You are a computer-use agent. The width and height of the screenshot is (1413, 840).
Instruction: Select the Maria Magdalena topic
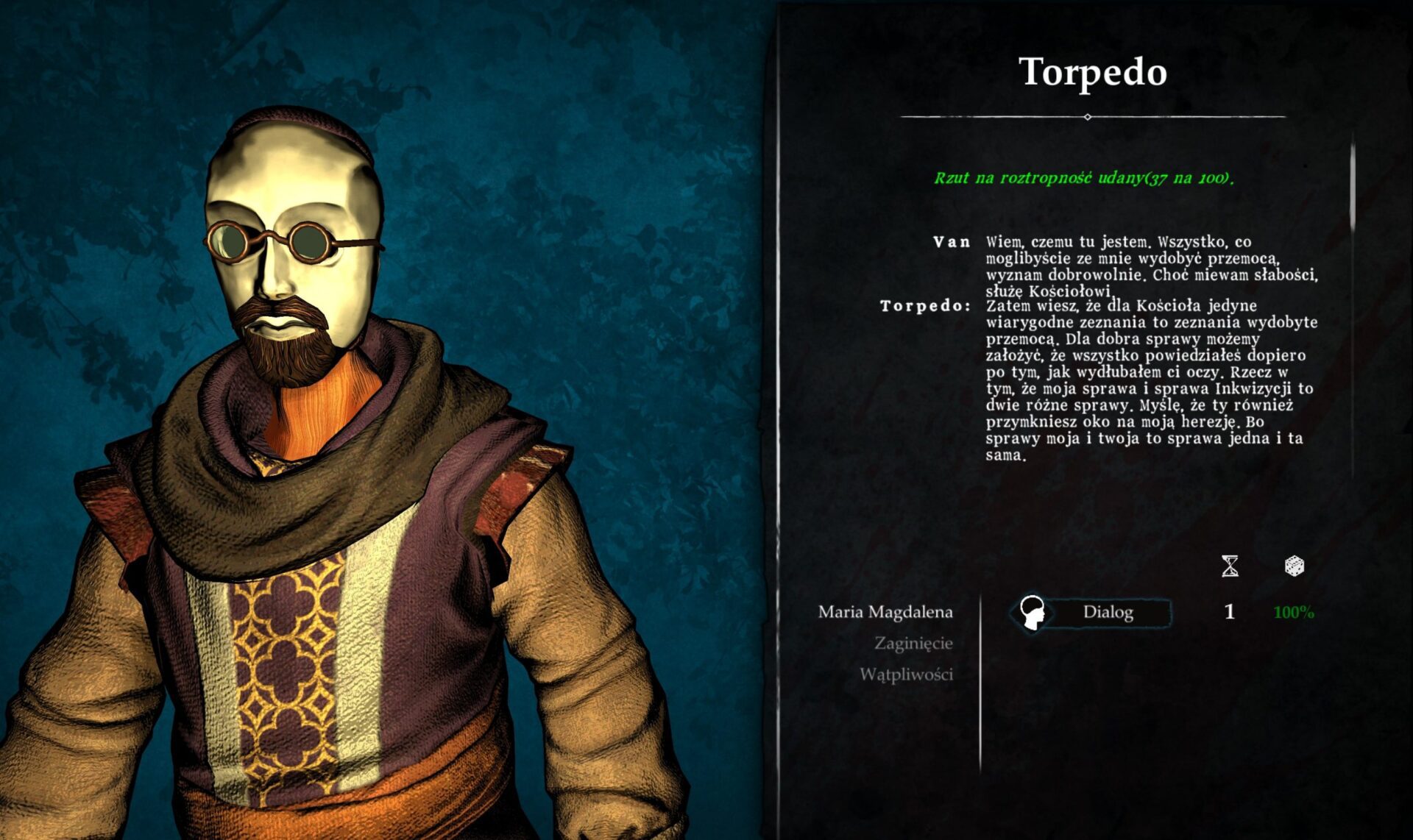tap(885, 612)
